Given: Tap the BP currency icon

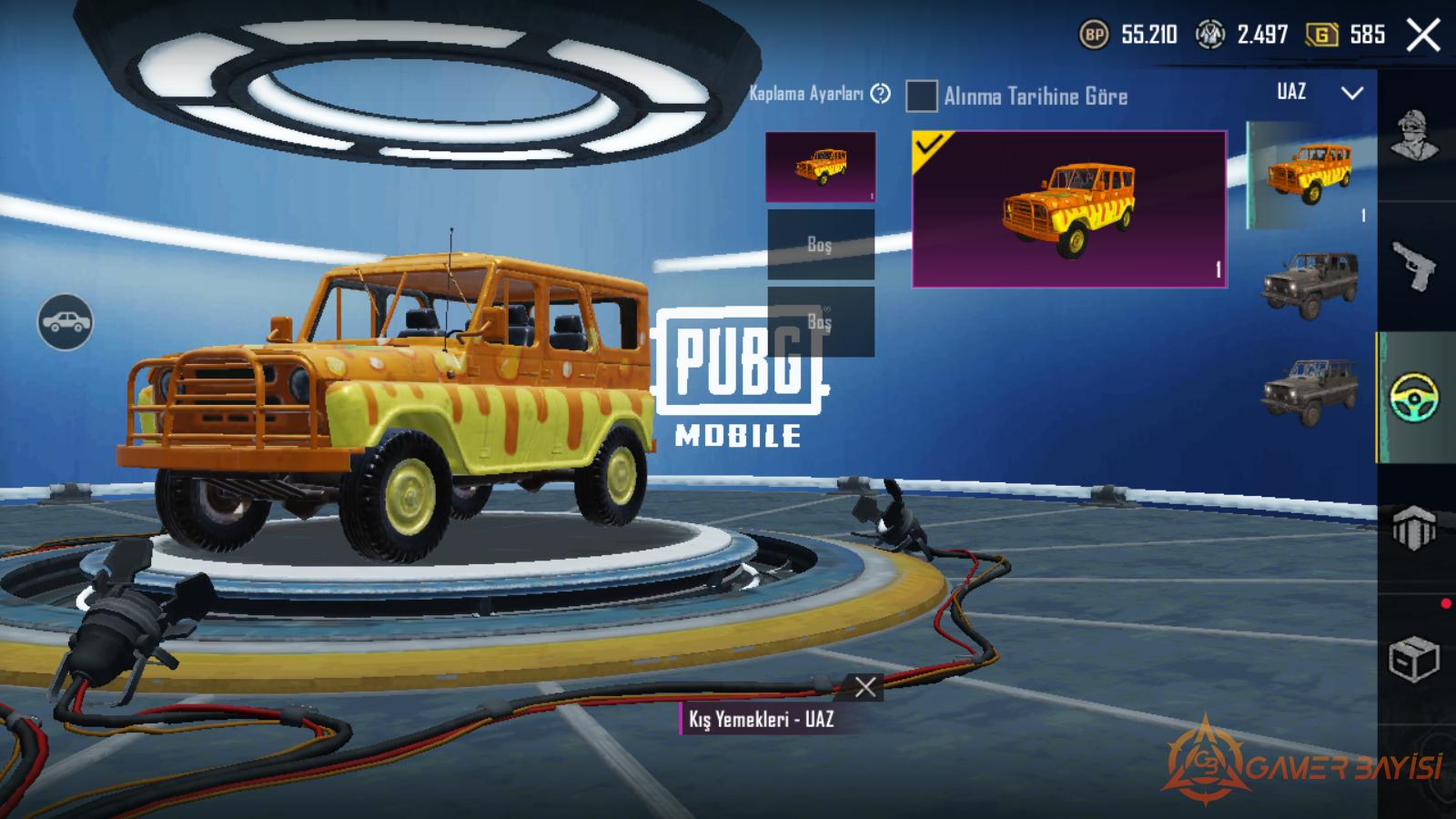Looking at the screenshot, I should [1094, 35].
